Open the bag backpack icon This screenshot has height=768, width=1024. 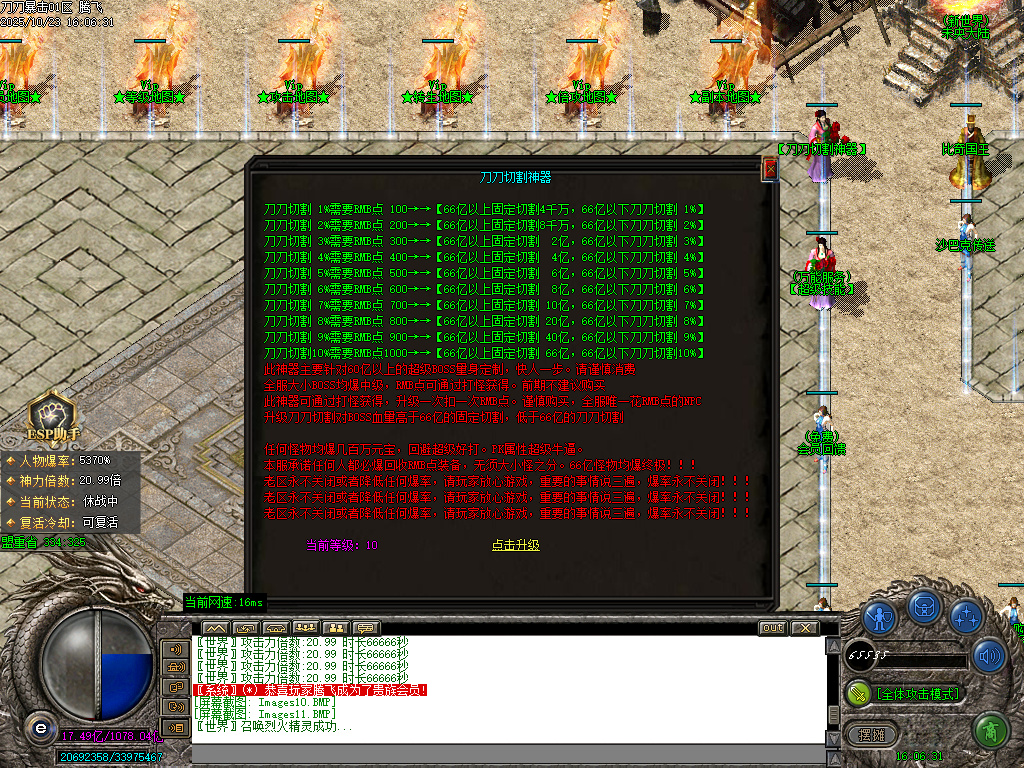pos(923,606)
